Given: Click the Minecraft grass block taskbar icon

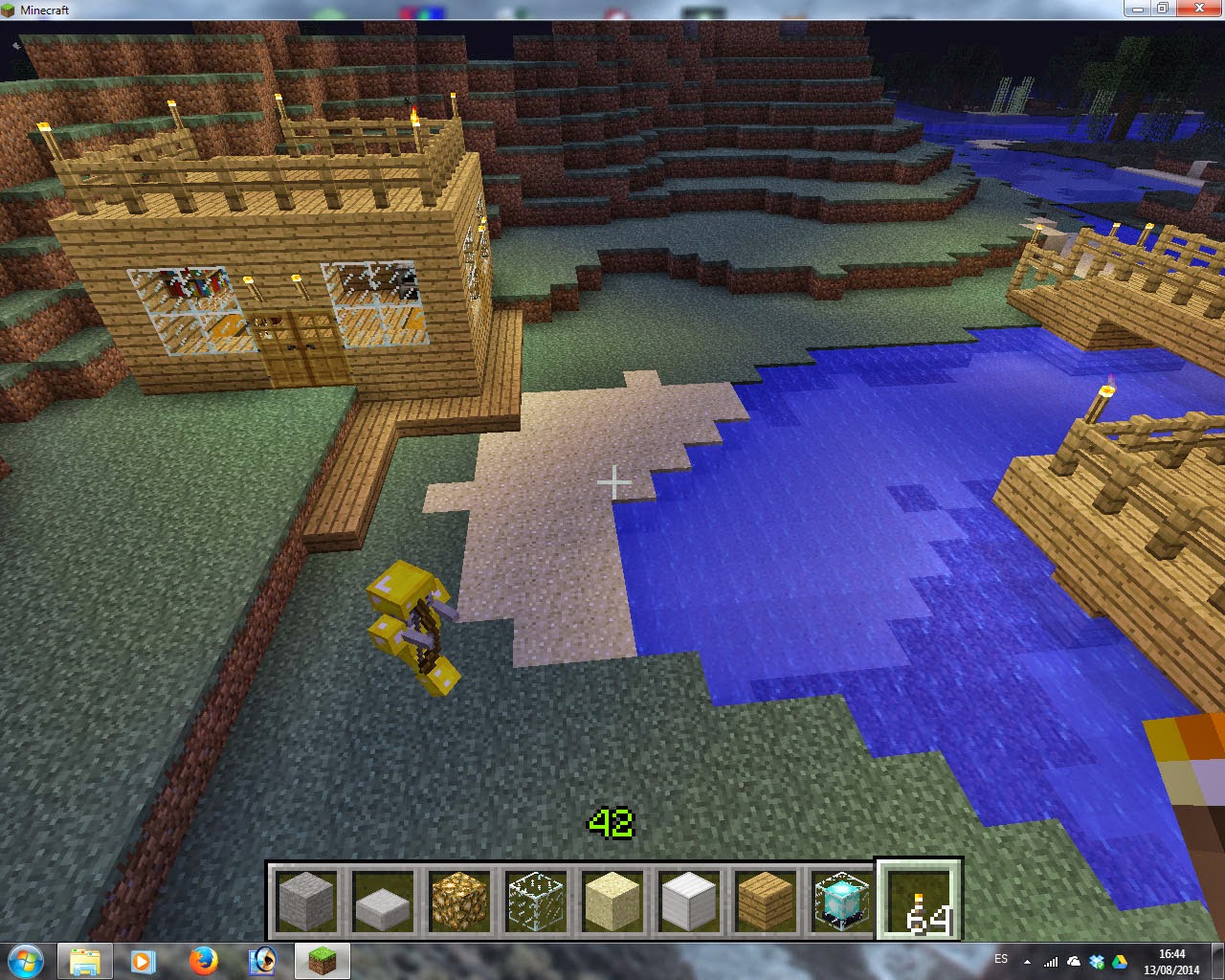Looking at the screenshot, I should pyautogui.click(x=323, y=960).
